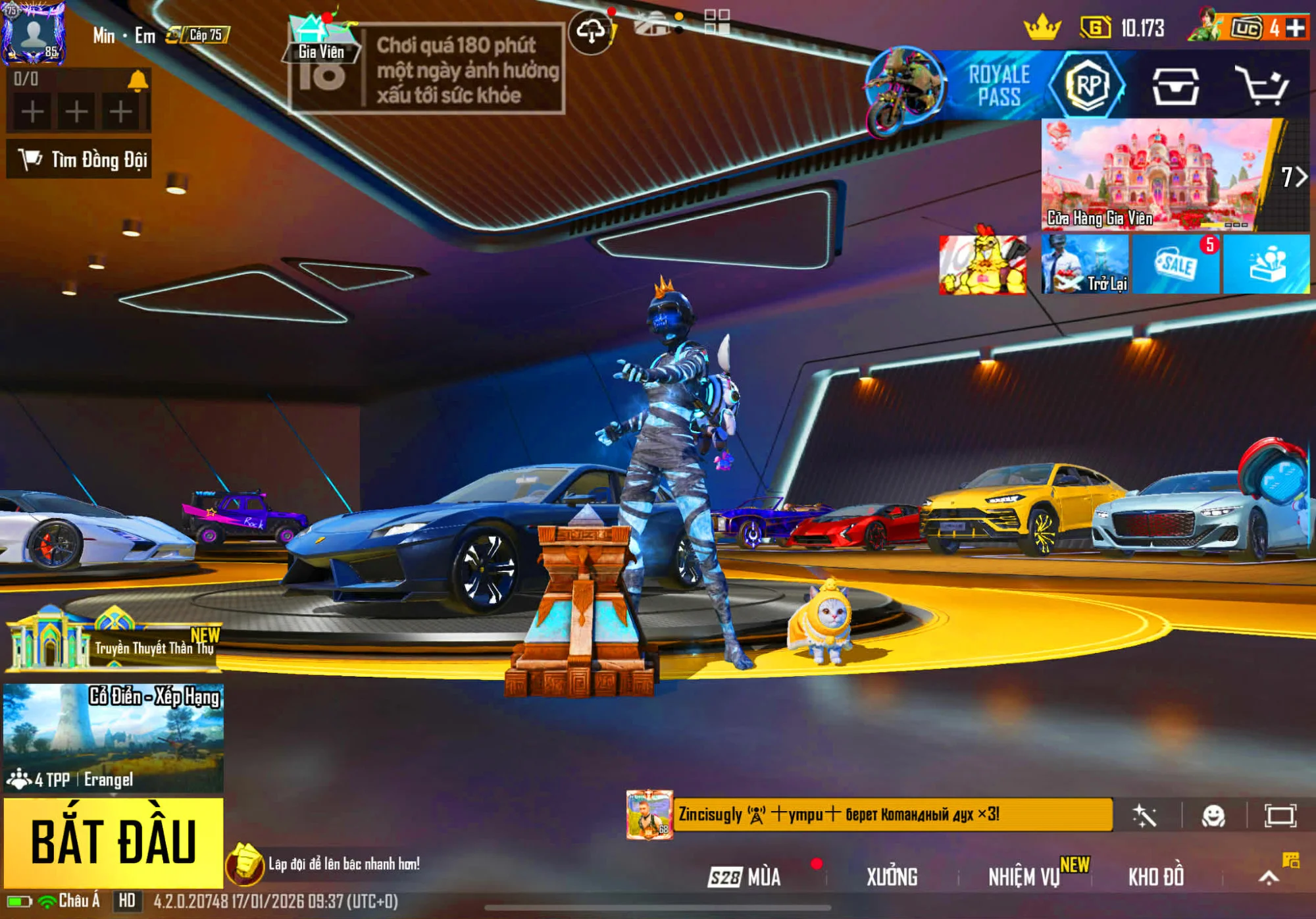Screen dimensions: 1316x919
Task: Start the match with BẮT ĐẦU
Action: (113, 842)
